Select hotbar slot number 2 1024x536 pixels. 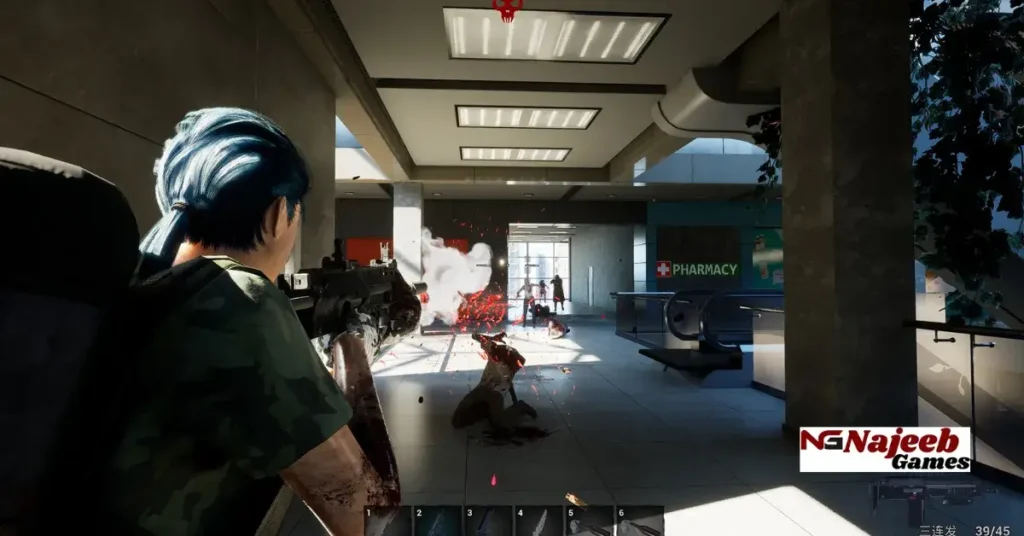pos(438,521)
